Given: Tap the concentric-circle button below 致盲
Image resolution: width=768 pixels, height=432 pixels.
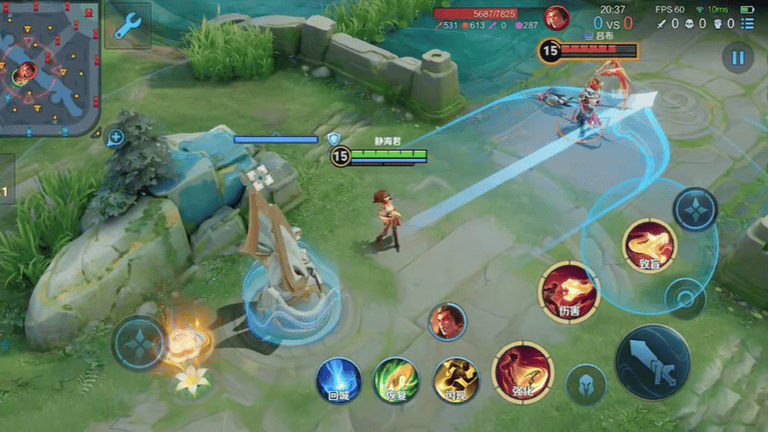Looking at the screenshot, I should click(685, 297).
